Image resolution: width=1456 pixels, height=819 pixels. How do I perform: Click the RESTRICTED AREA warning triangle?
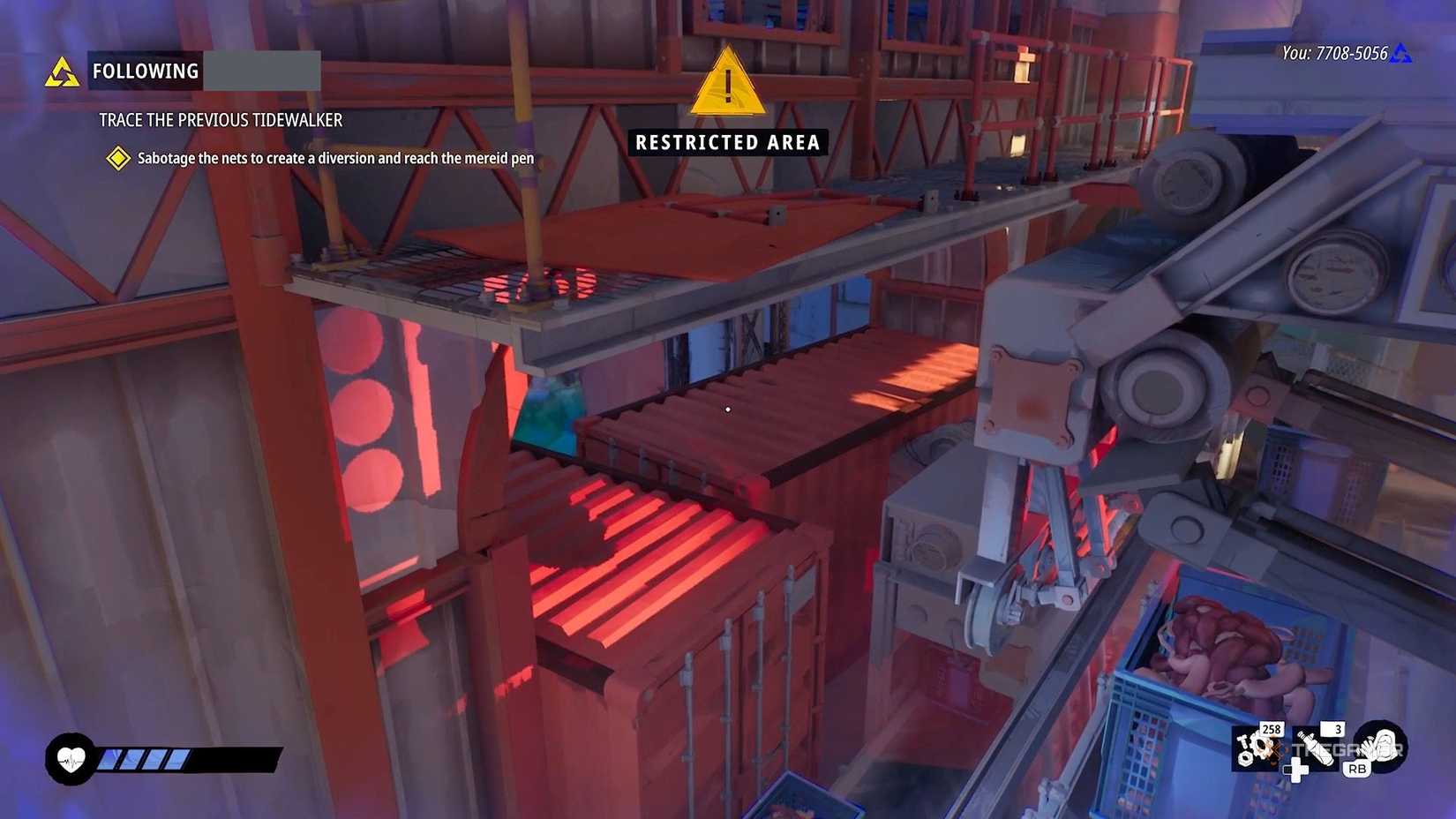pyautogui.click(x=725, y=86)
